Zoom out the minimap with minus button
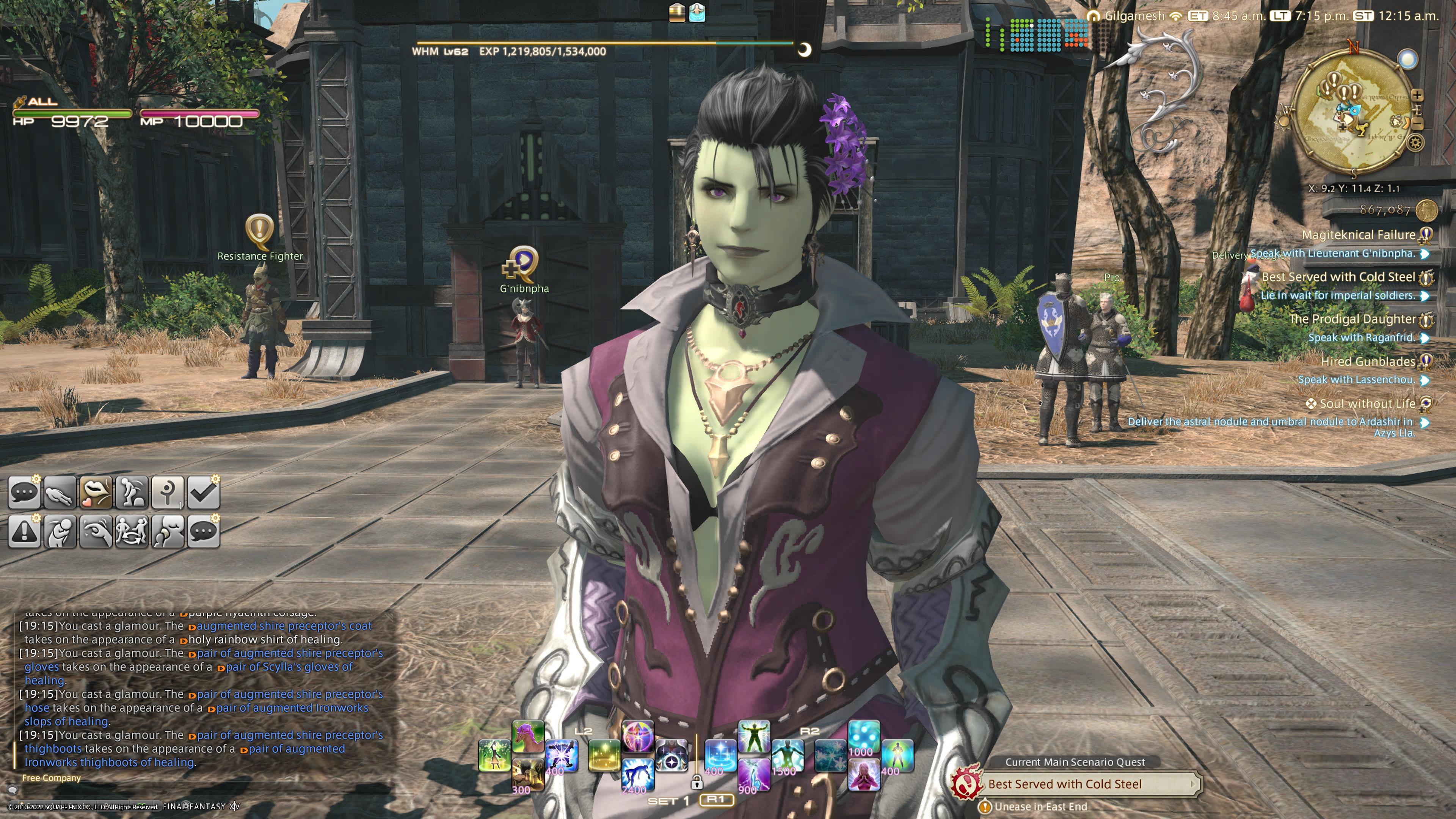Screen dimensions: 1456x819 point(1418,123)
